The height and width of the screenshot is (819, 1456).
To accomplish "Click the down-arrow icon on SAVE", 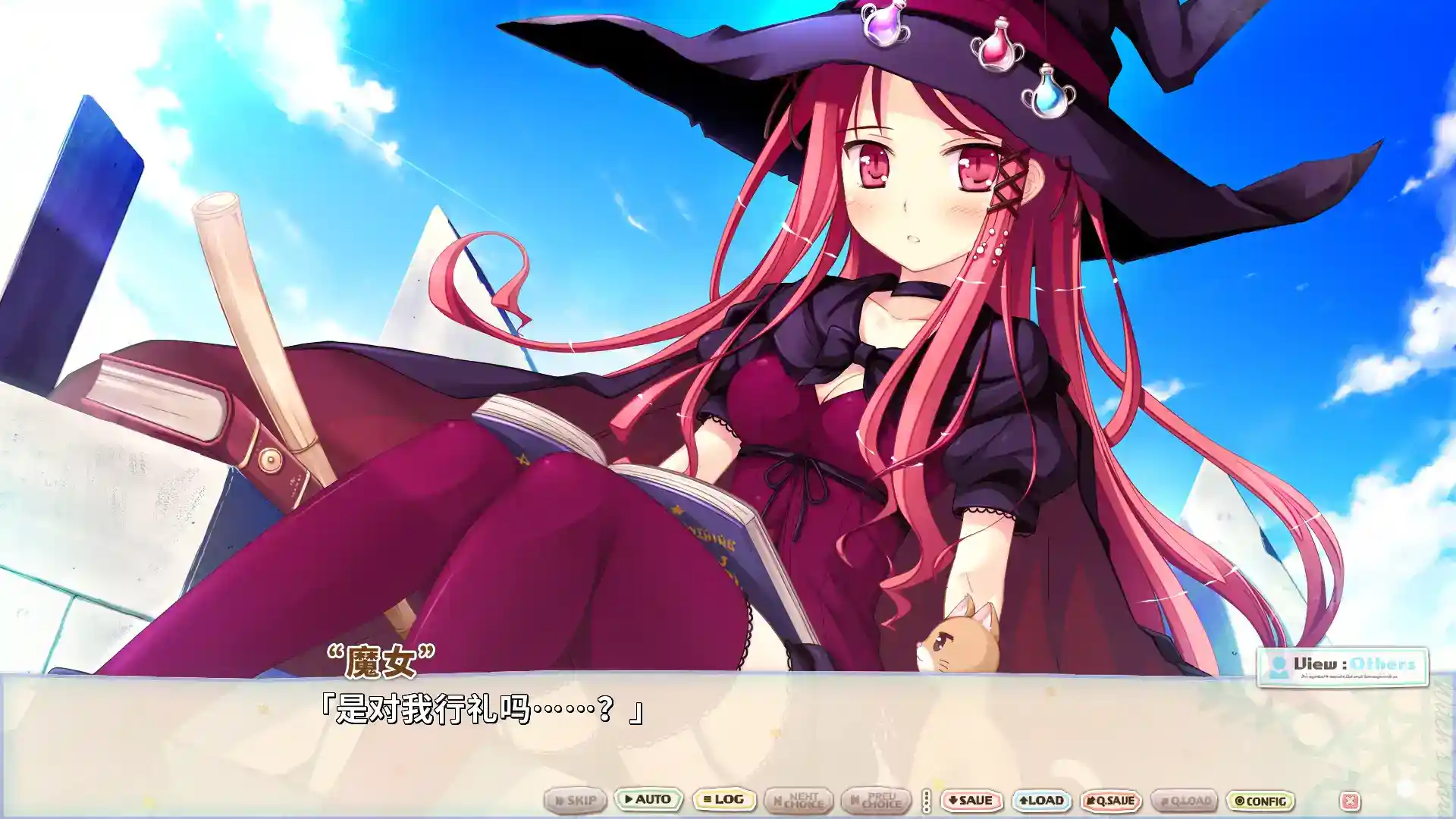I will coord(952,801).
